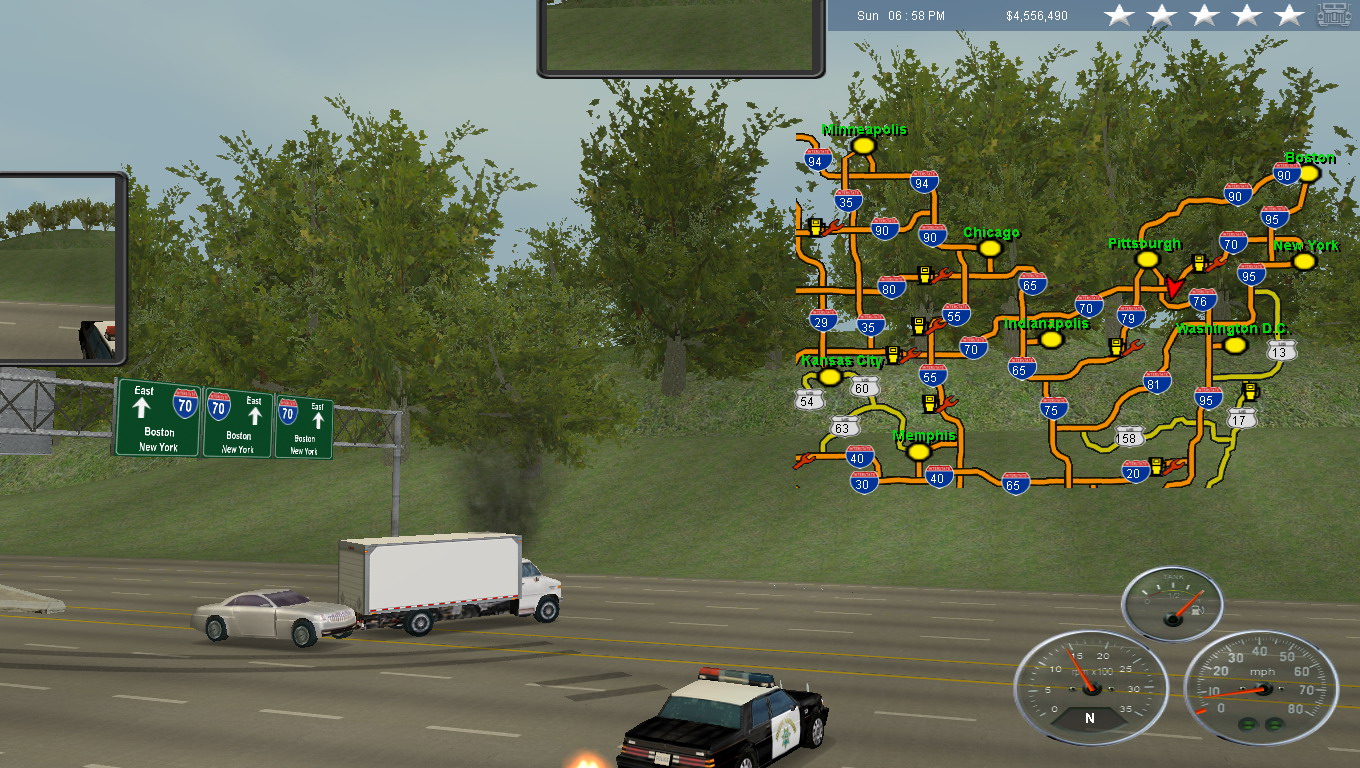Select the Boston city marker
This screenshot has width=1360, height=768.
click(x=1308, y=173)
